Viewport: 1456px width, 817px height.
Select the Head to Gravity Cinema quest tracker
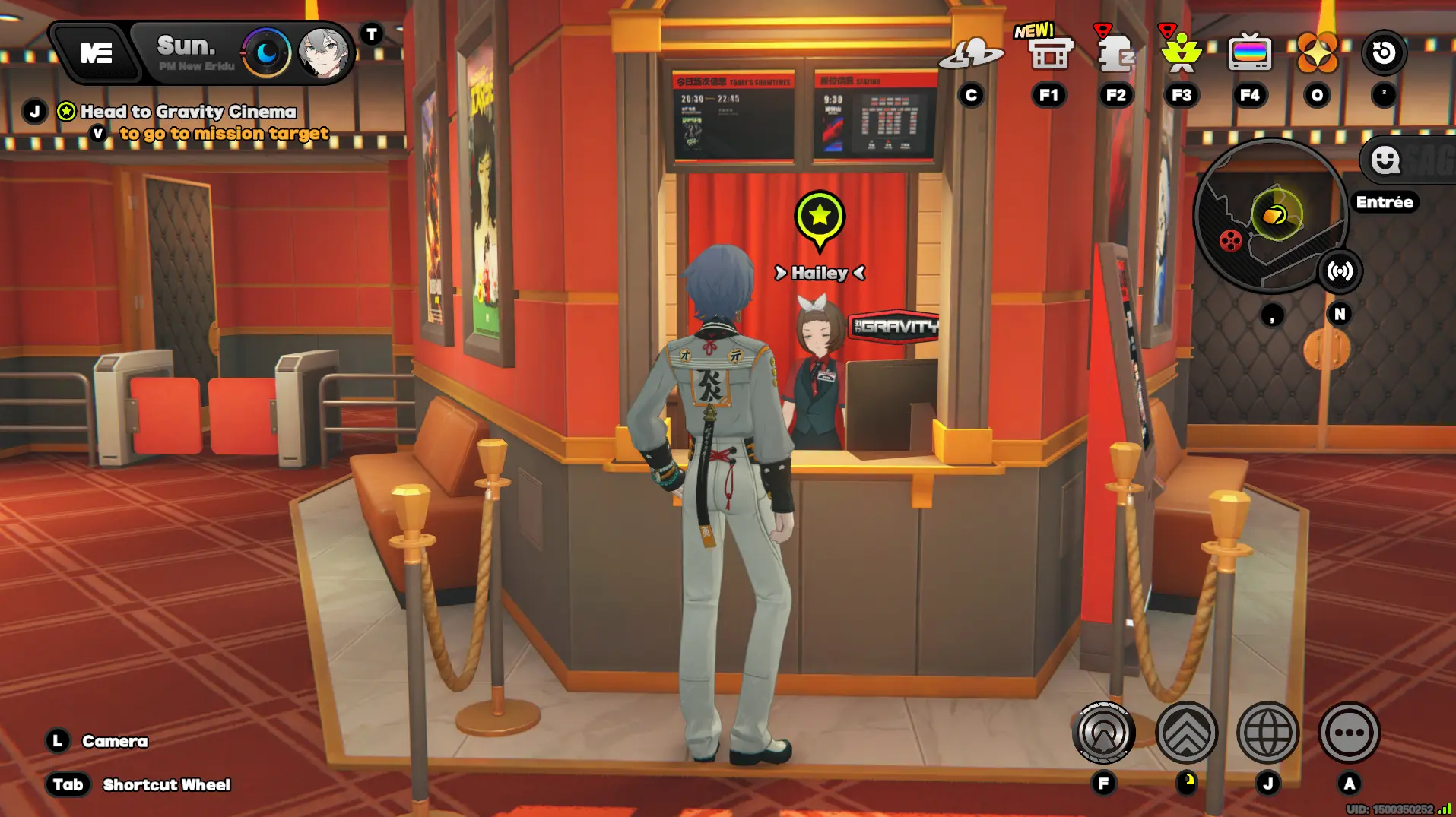point(188,112)
